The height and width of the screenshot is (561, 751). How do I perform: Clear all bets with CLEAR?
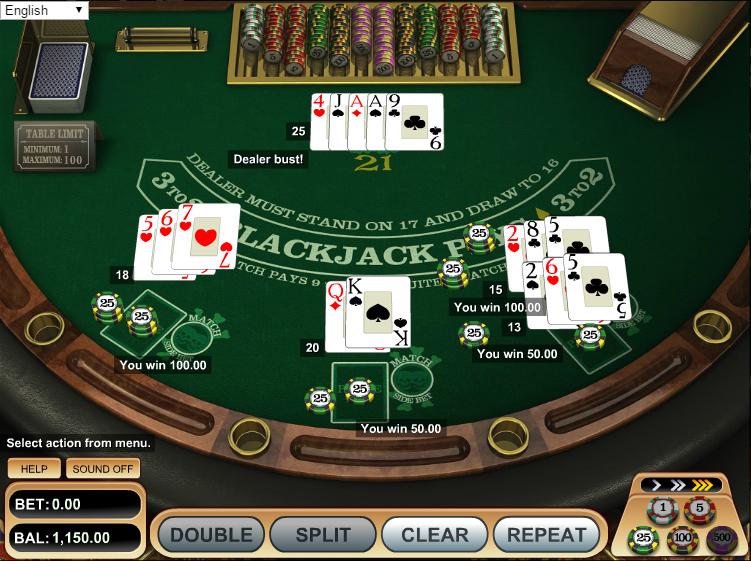coord(435,535)
